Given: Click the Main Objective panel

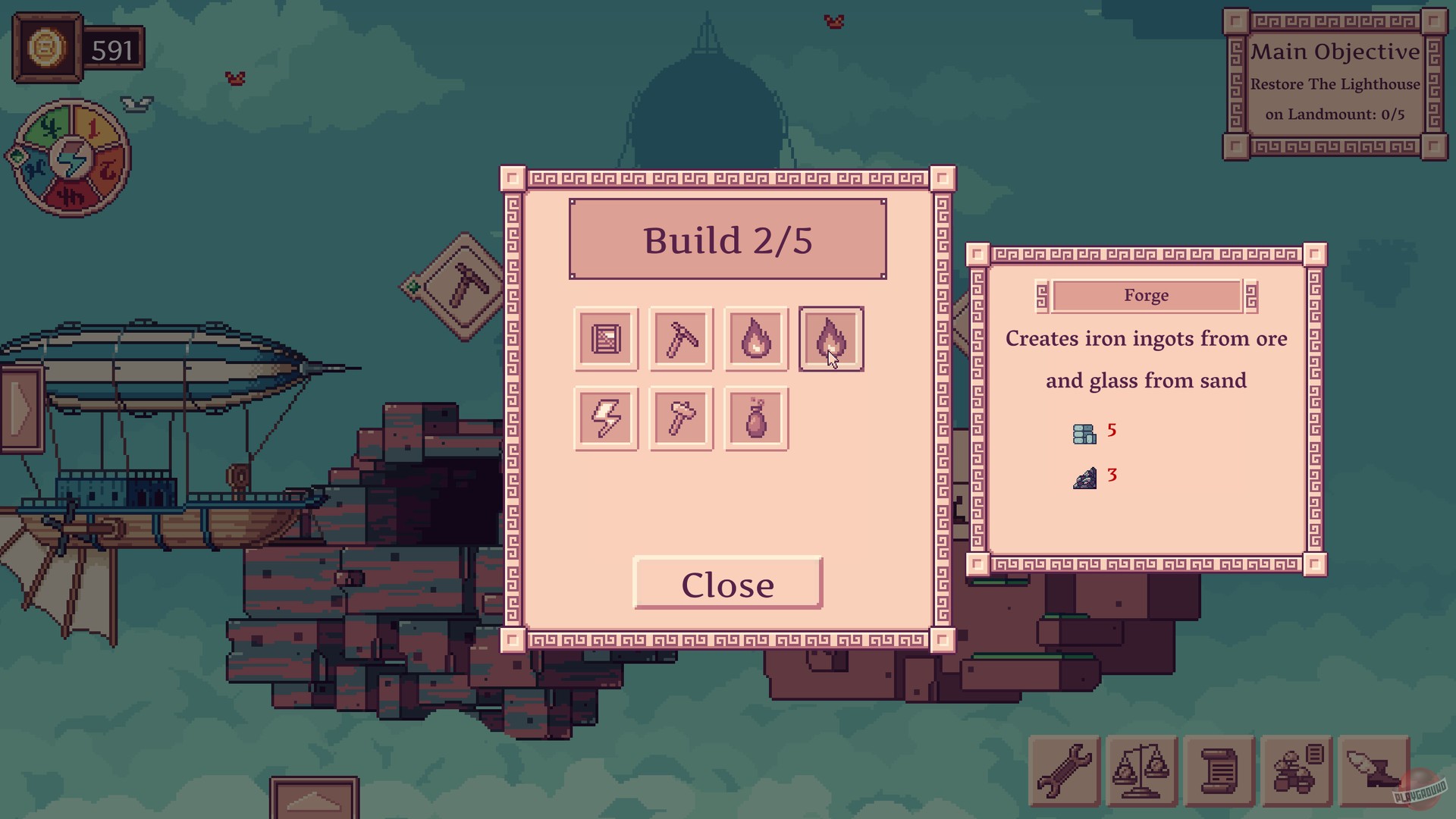Looking at the screenshot, I should pyautogui.click(x=1335, y=83).
